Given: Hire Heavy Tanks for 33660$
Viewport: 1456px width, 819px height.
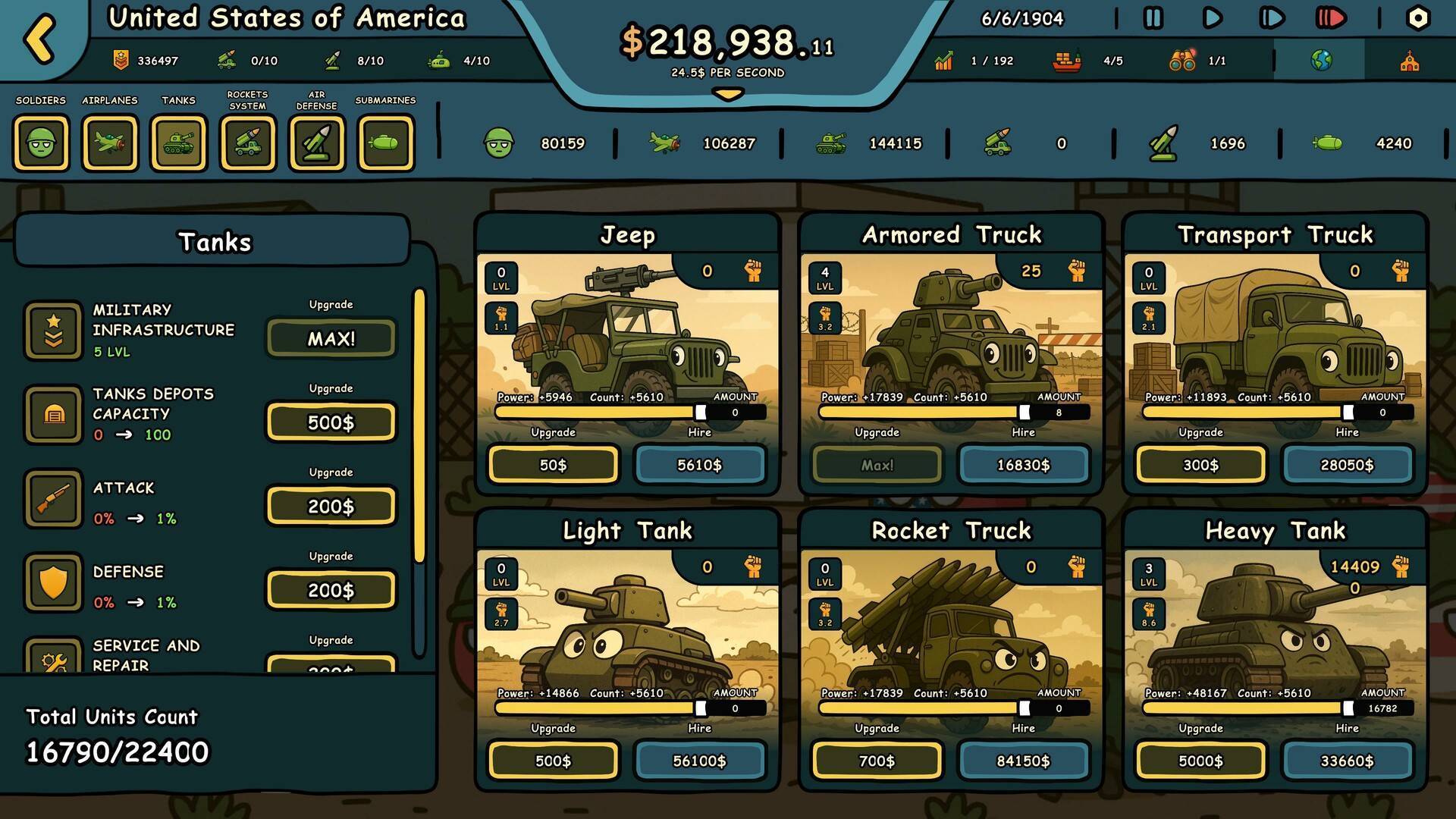Looking at the screenshot, I should (1347, 761).
